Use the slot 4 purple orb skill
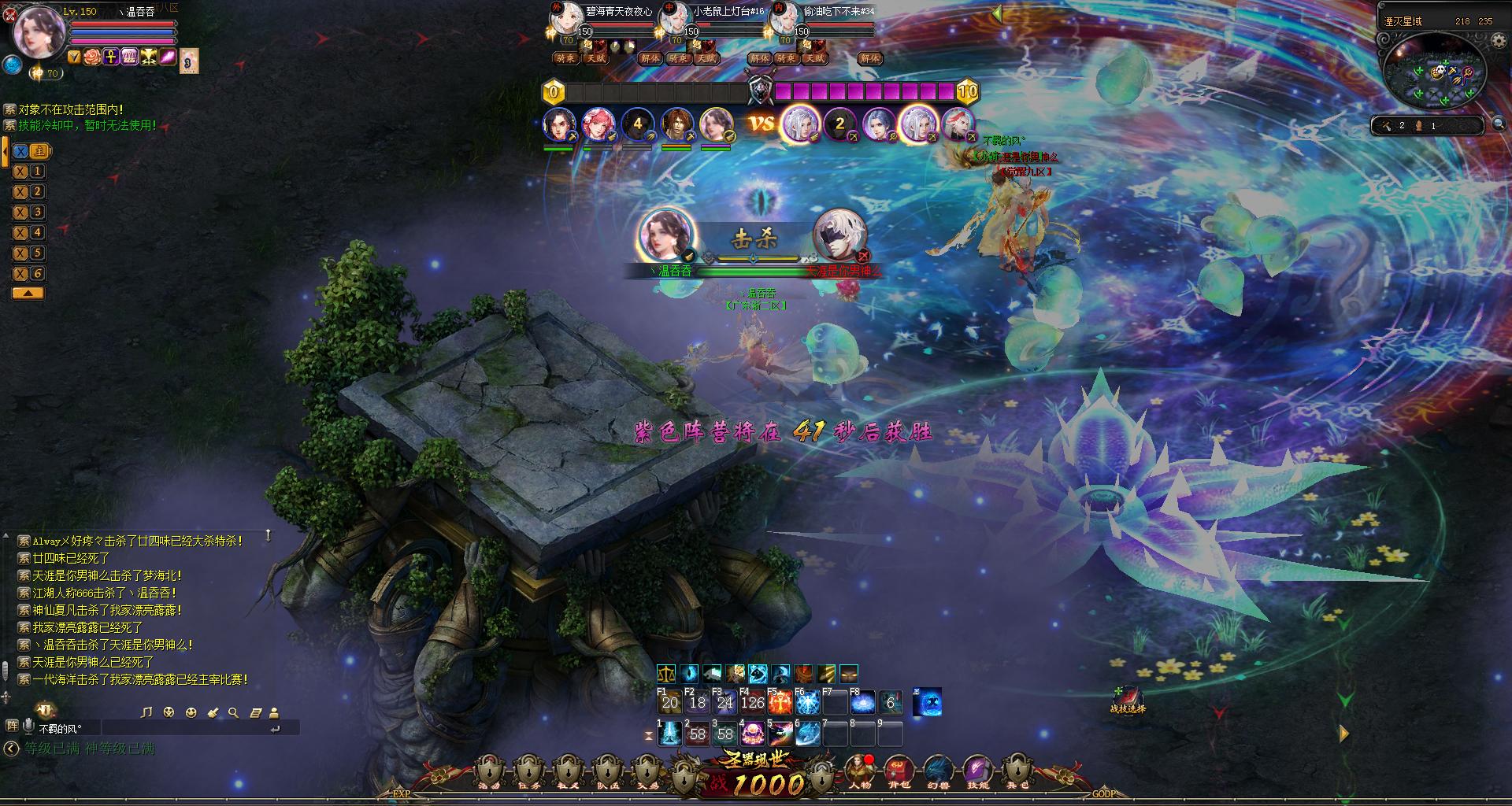This screenshot has width=1512, height=806. point(753,734)
